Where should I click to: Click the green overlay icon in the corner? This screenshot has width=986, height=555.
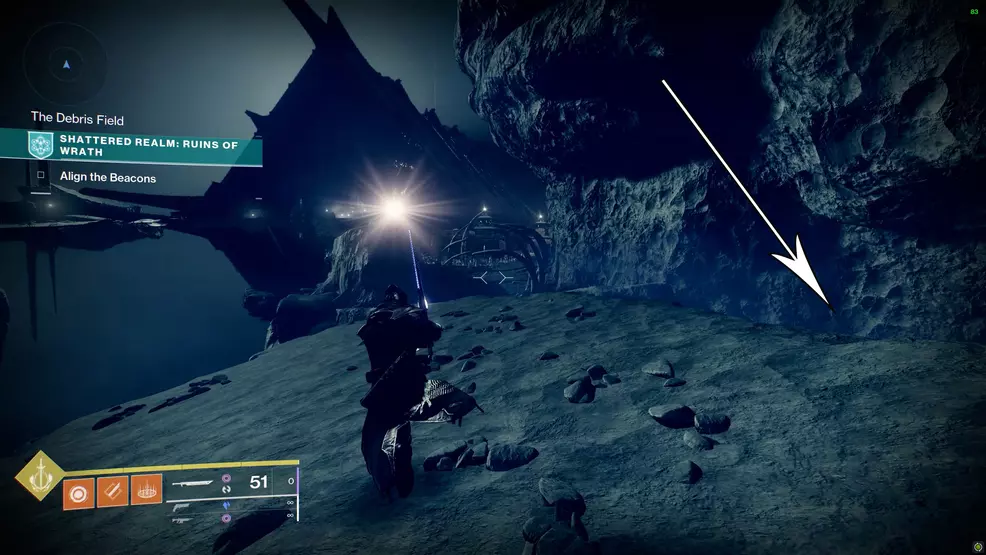[975, 547]
